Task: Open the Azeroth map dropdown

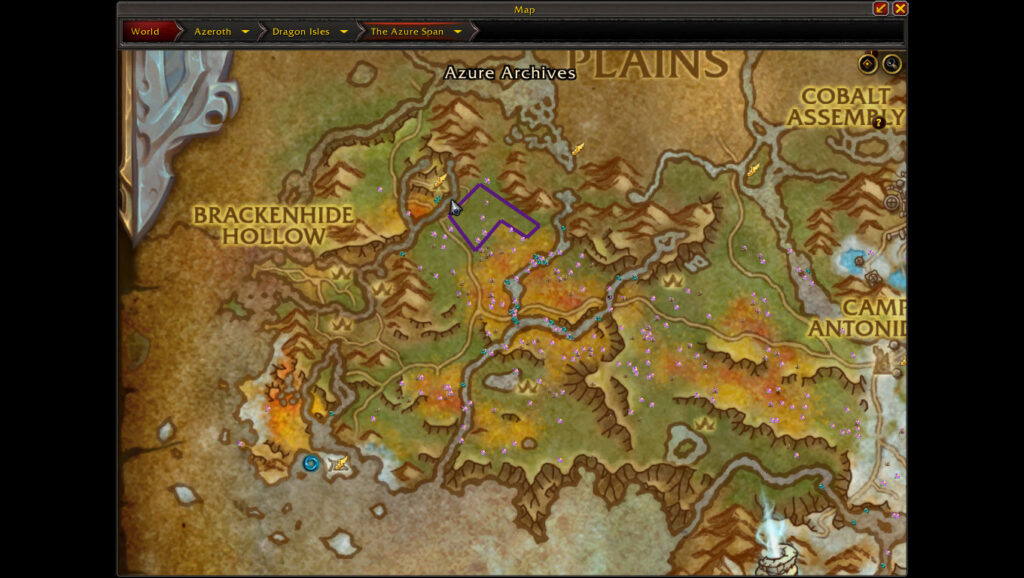Action: pyautogui.click(x=245, y=32)
